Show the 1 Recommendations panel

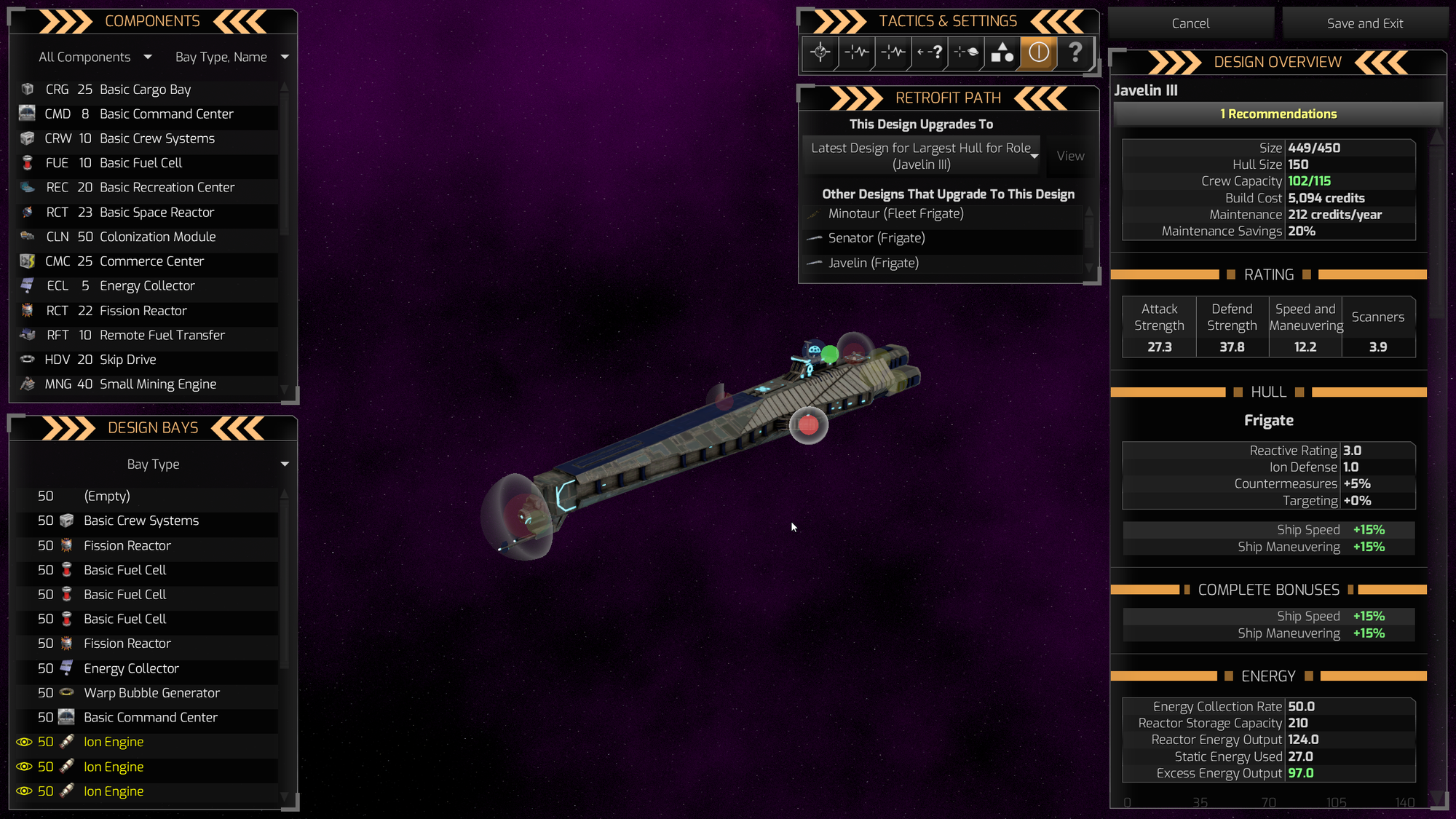1278,114
